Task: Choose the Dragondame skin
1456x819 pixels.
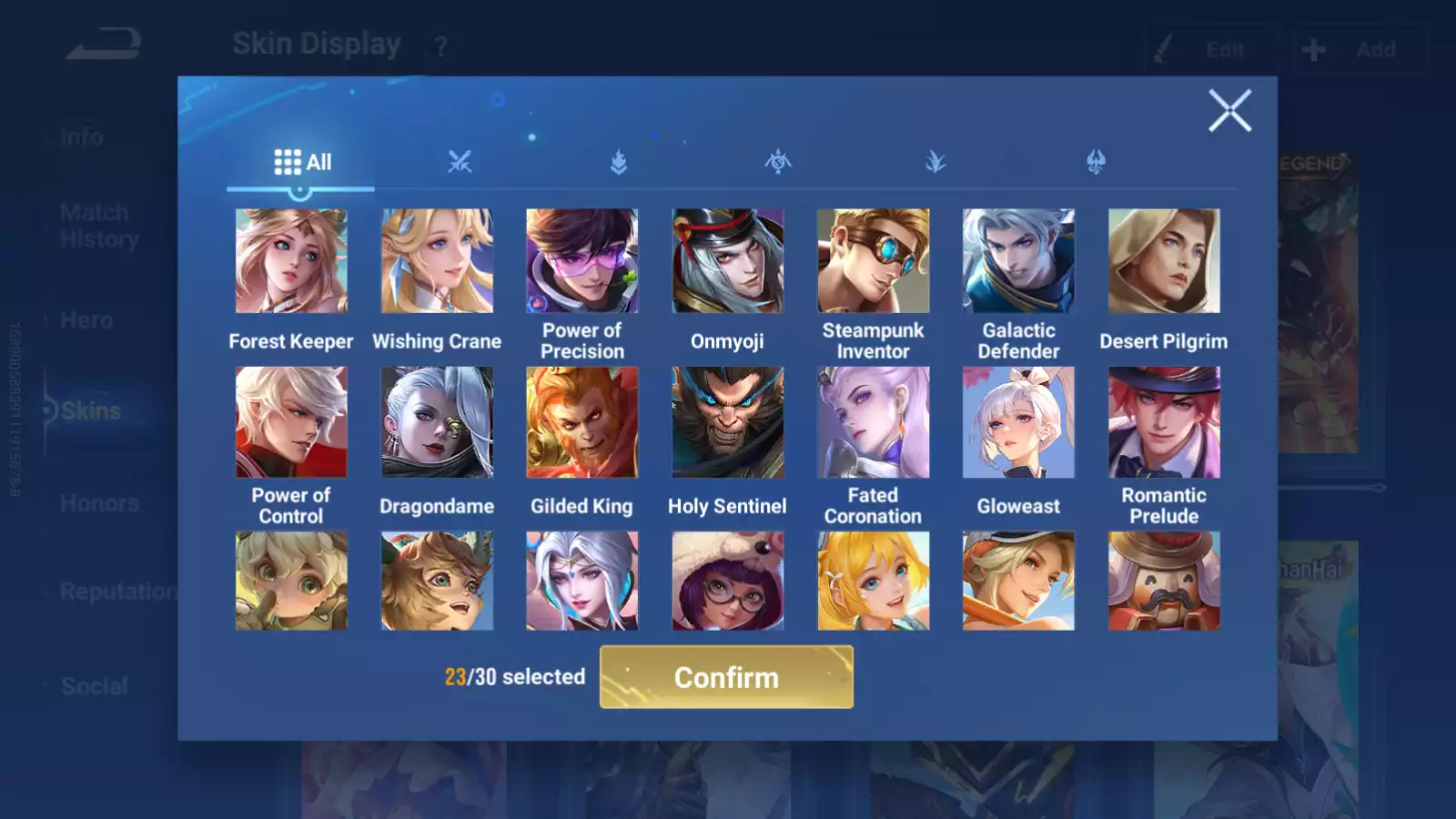Action: point(437,422)
